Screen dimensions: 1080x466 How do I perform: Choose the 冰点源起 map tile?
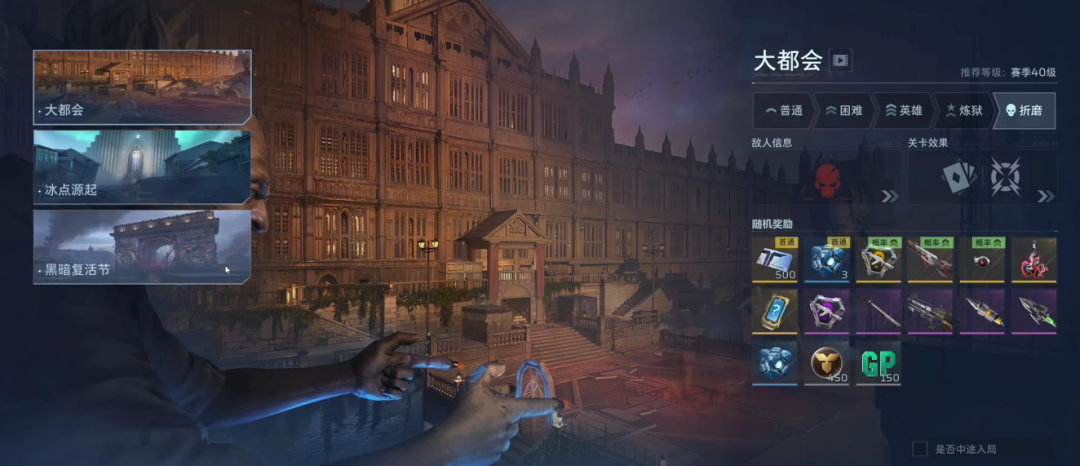click(x=142, y=166)
